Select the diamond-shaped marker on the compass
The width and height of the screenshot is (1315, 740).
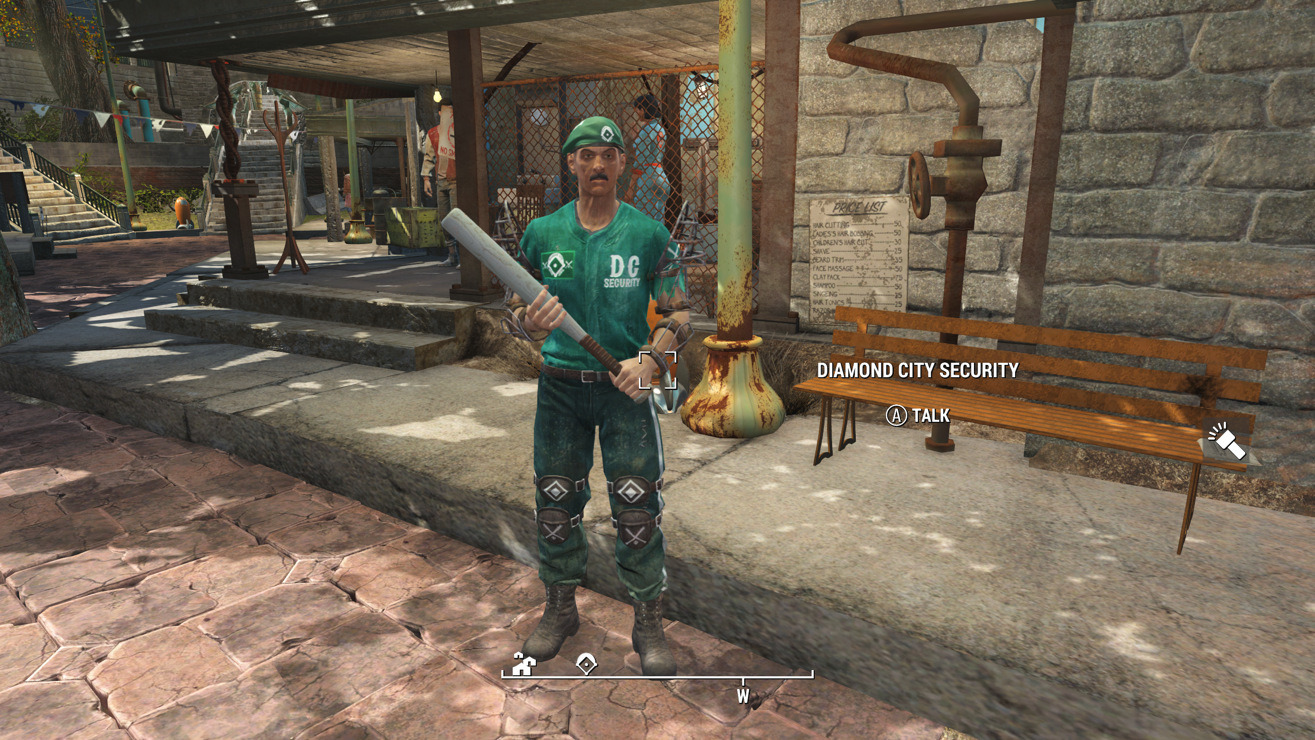(x=586, y=664)
